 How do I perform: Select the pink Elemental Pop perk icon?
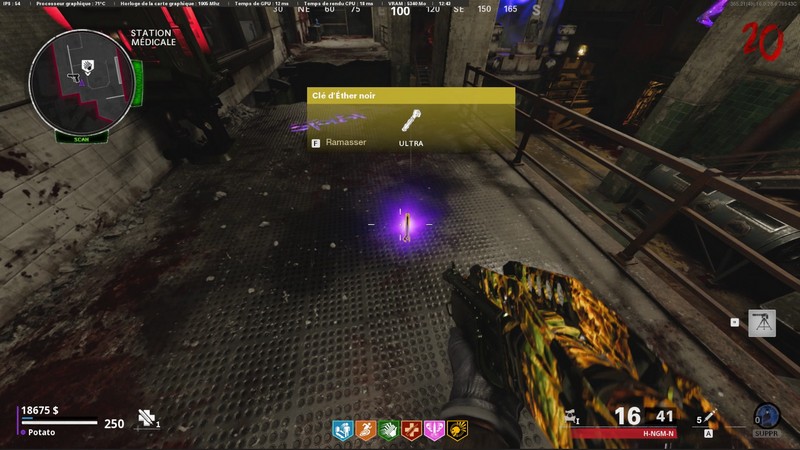tap(435, 431)
